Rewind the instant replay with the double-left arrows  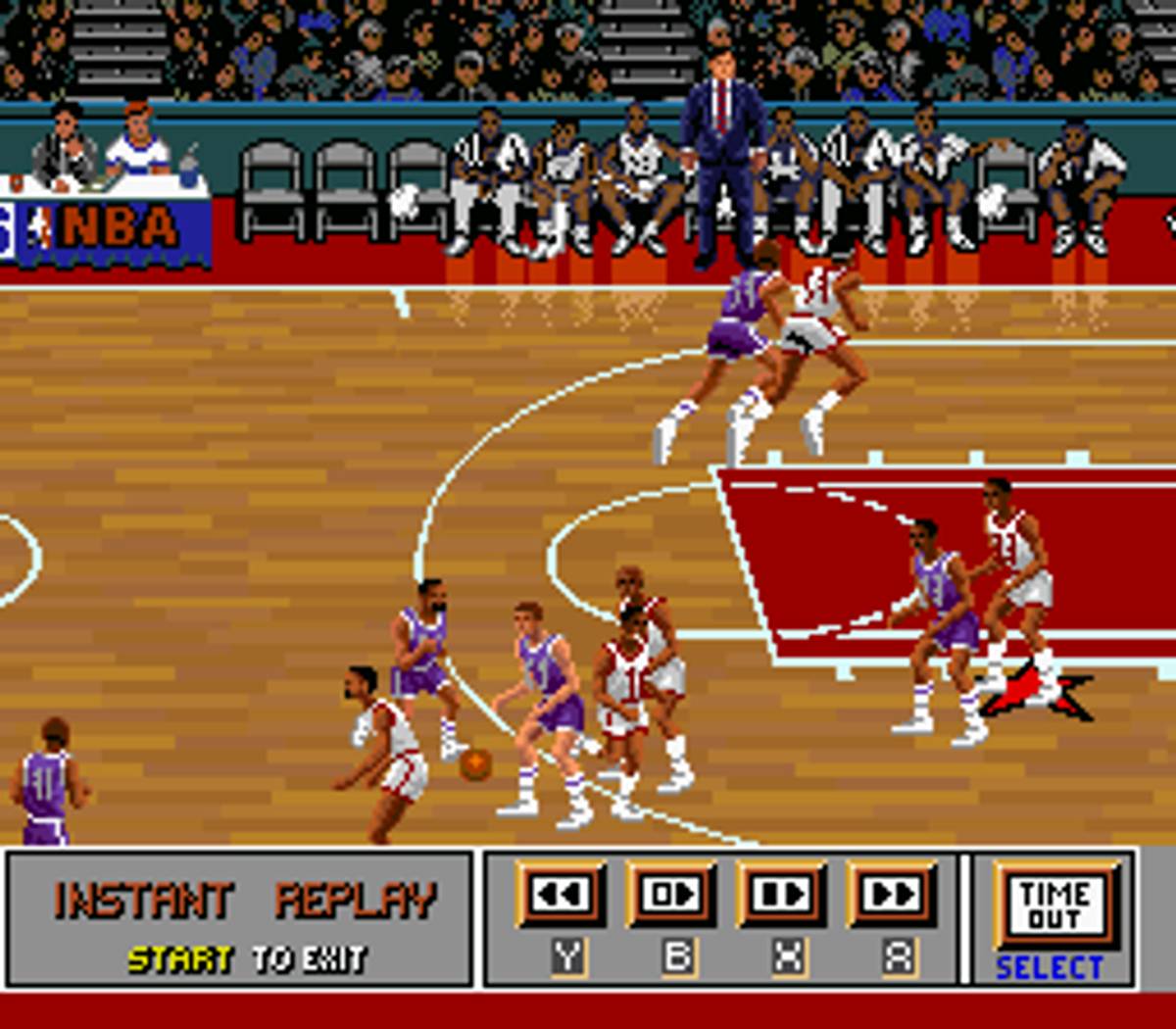[x=563, y=893]
